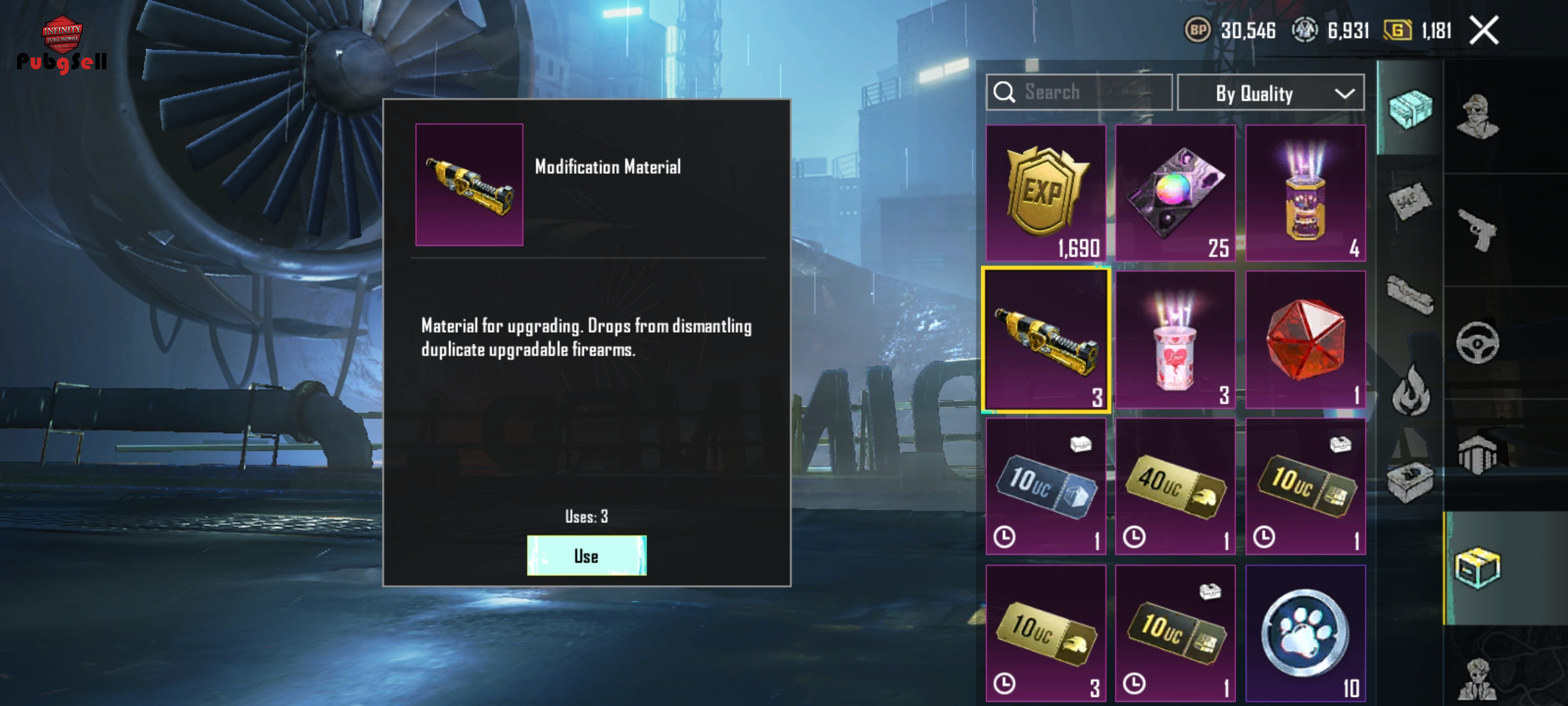This screenshot has height=706, width=1568.
Task: Switch to the pistol weapons tab
Action: pyautogui.click(x=1478, y=230)
